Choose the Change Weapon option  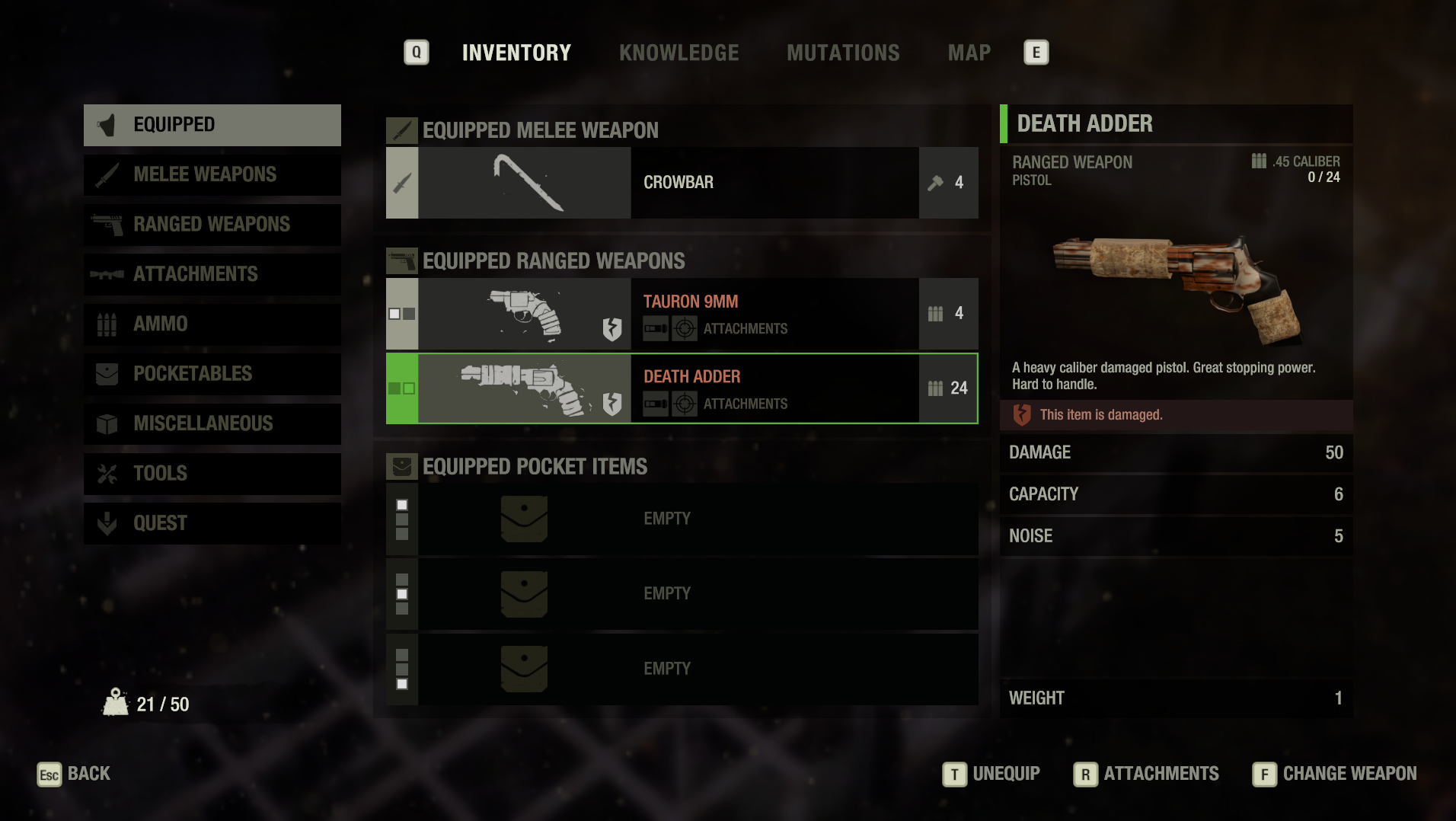[x=1334, y=774]
